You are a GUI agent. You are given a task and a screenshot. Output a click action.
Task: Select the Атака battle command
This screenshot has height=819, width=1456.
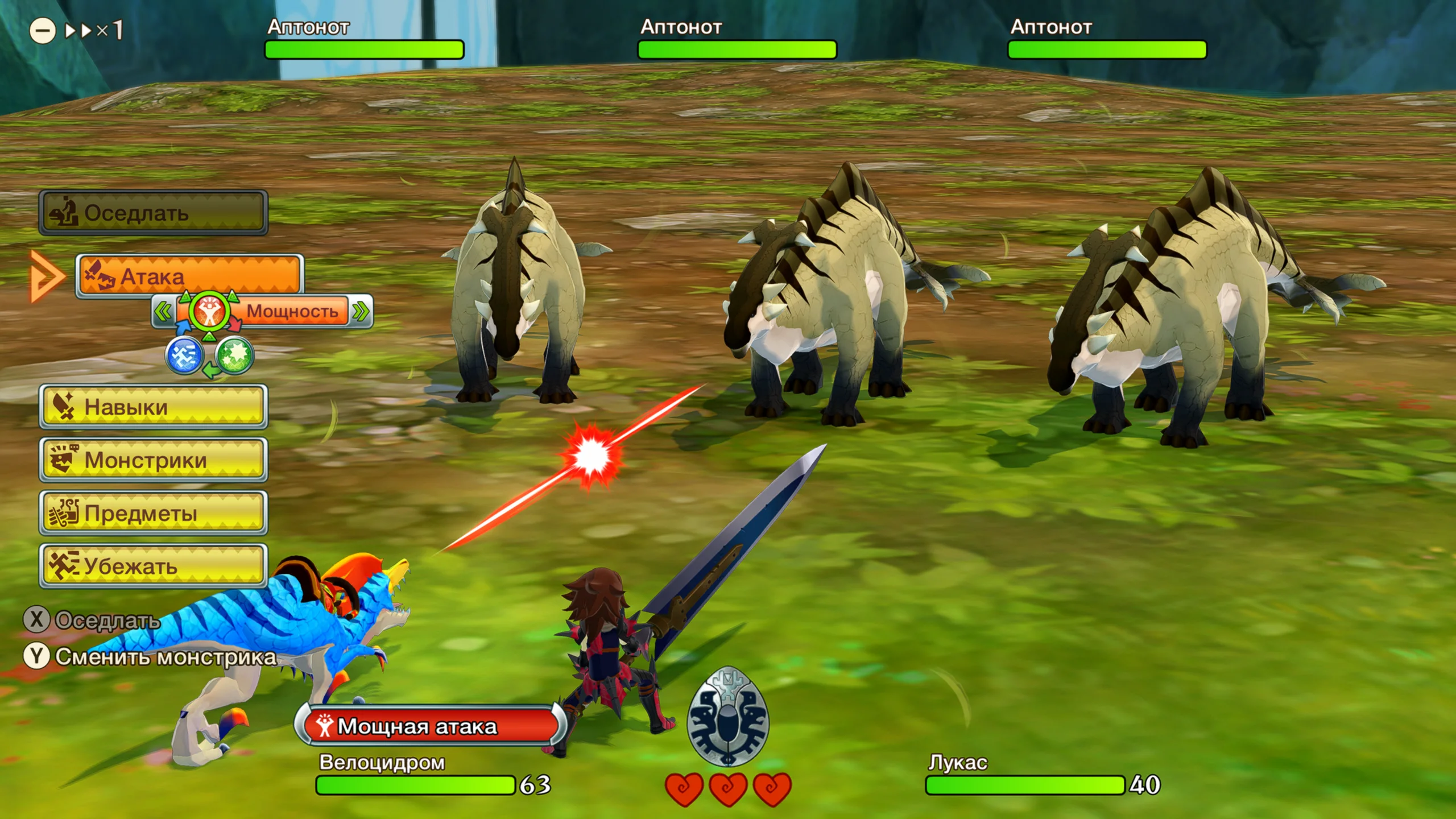click(x=189, y=276)
